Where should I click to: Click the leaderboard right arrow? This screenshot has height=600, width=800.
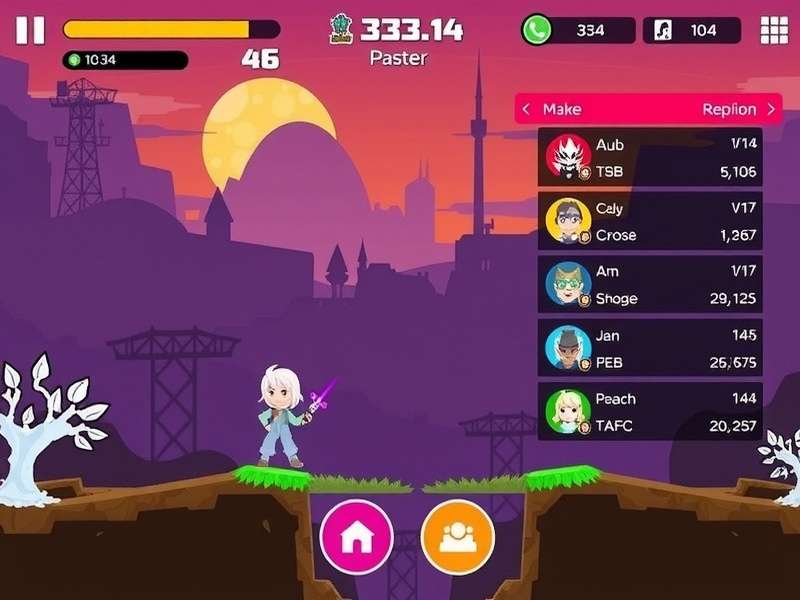(x=771, y=109)
